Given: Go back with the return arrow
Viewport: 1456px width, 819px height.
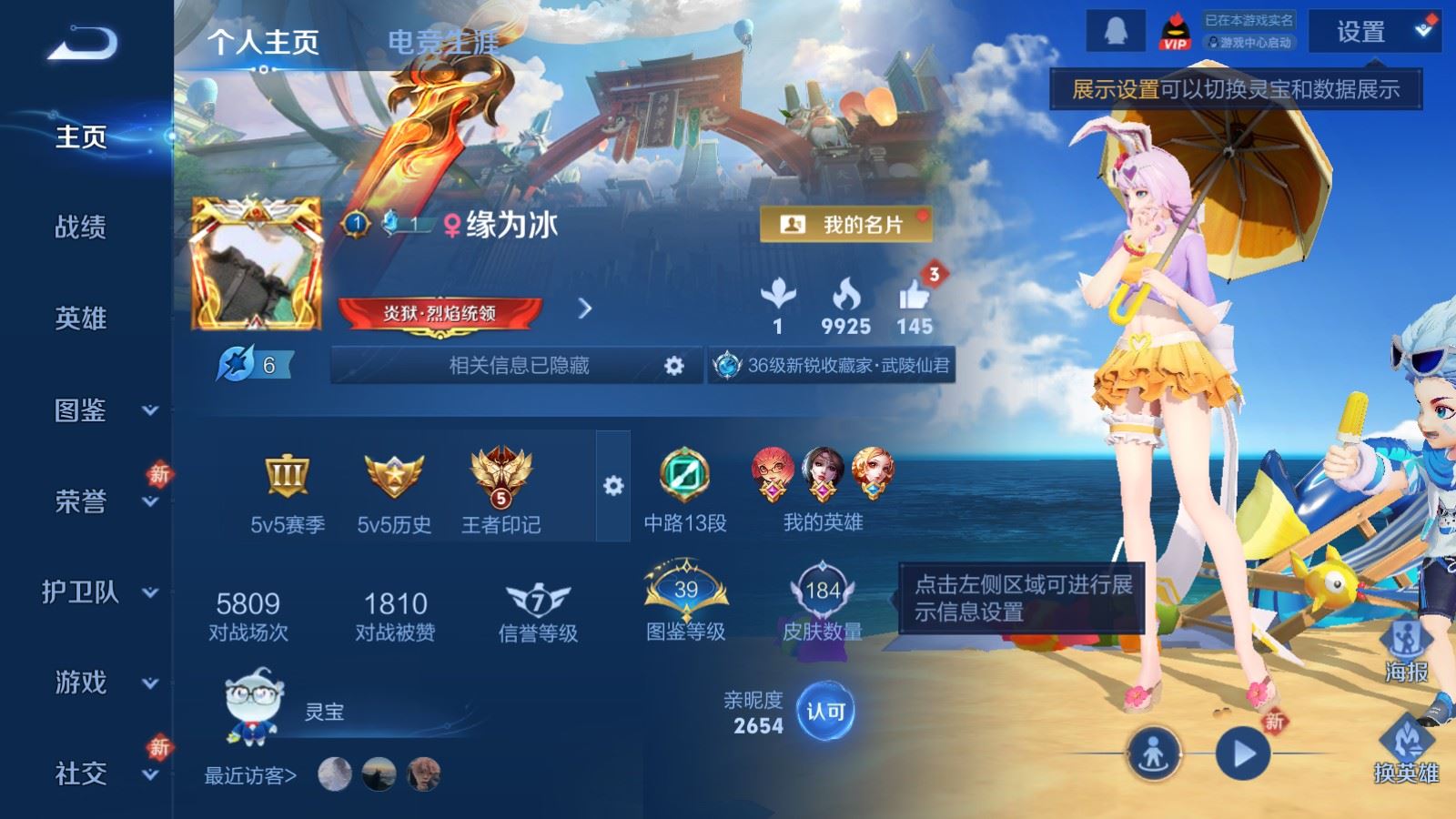Looking at the screenshot, I should click(x=82, y=43).
